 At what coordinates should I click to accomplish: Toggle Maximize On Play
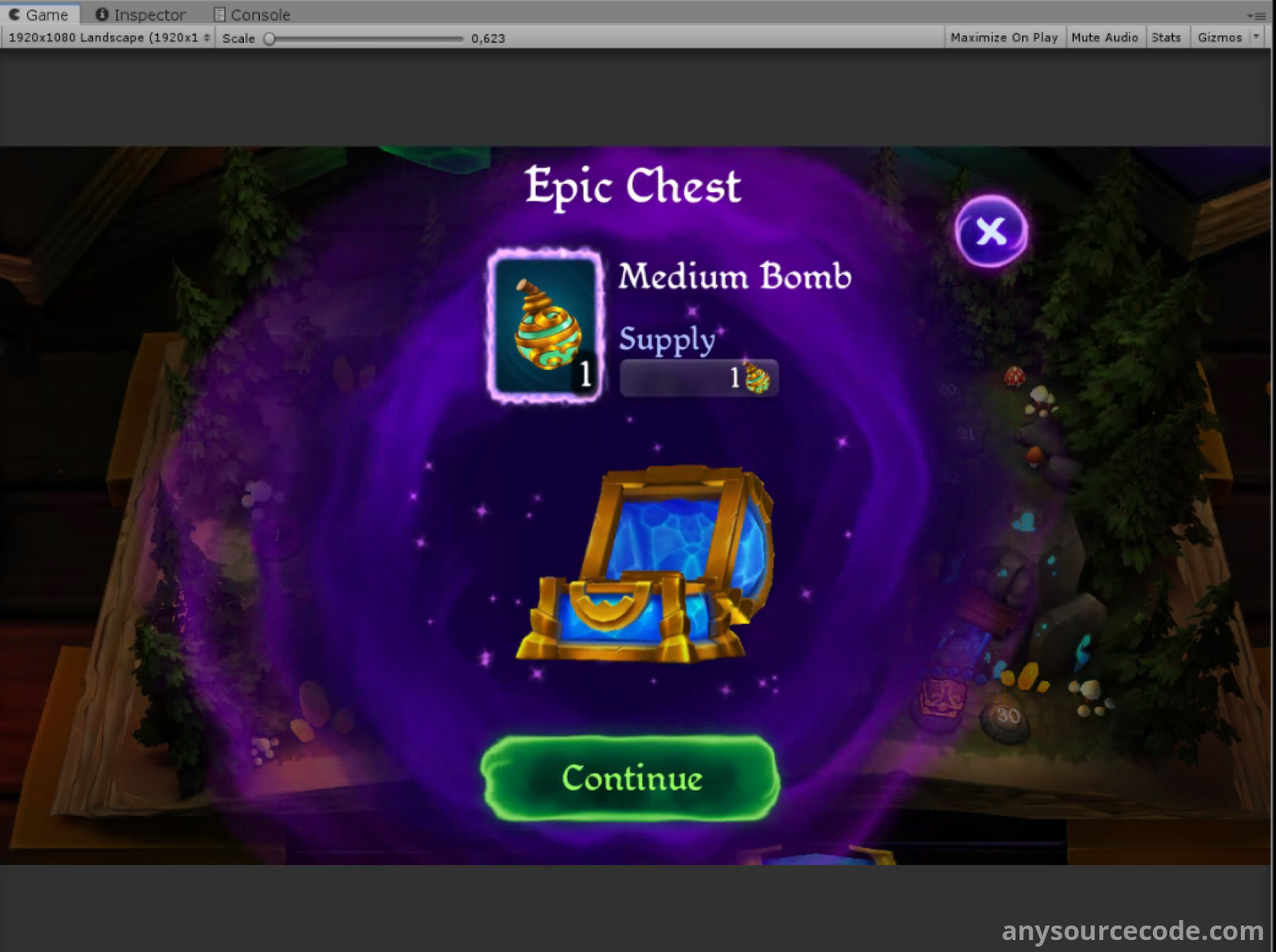(1003, 37)
